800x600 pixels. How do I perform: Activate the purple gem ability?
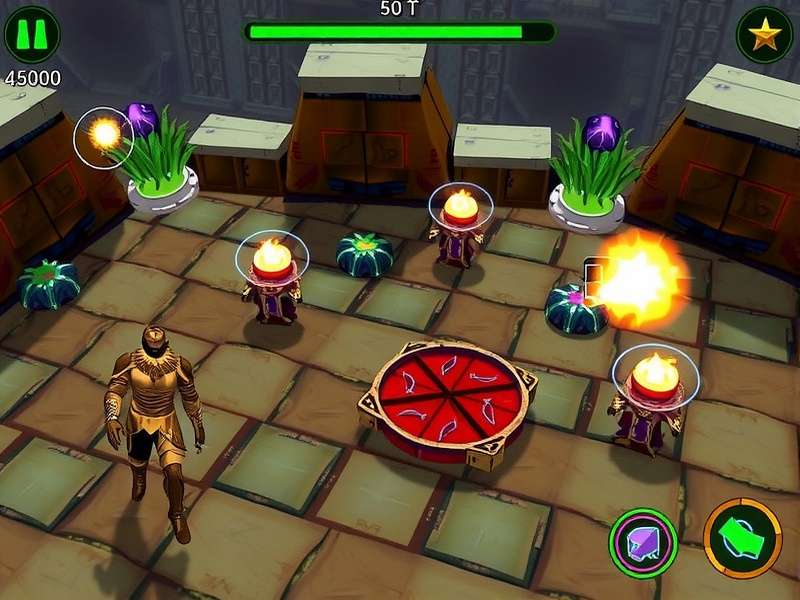point(643,543)
